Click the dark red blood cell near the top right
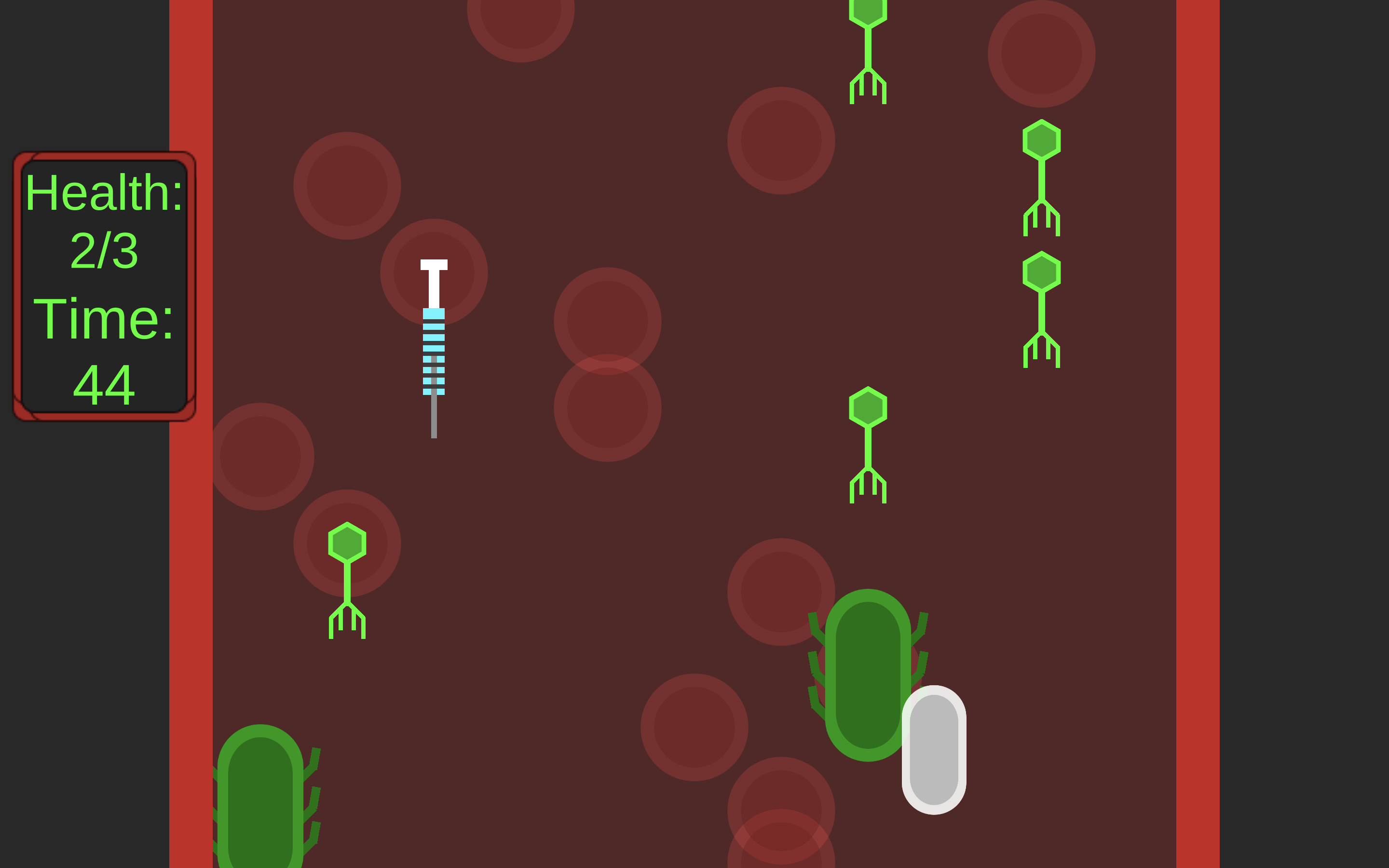 1042,54
